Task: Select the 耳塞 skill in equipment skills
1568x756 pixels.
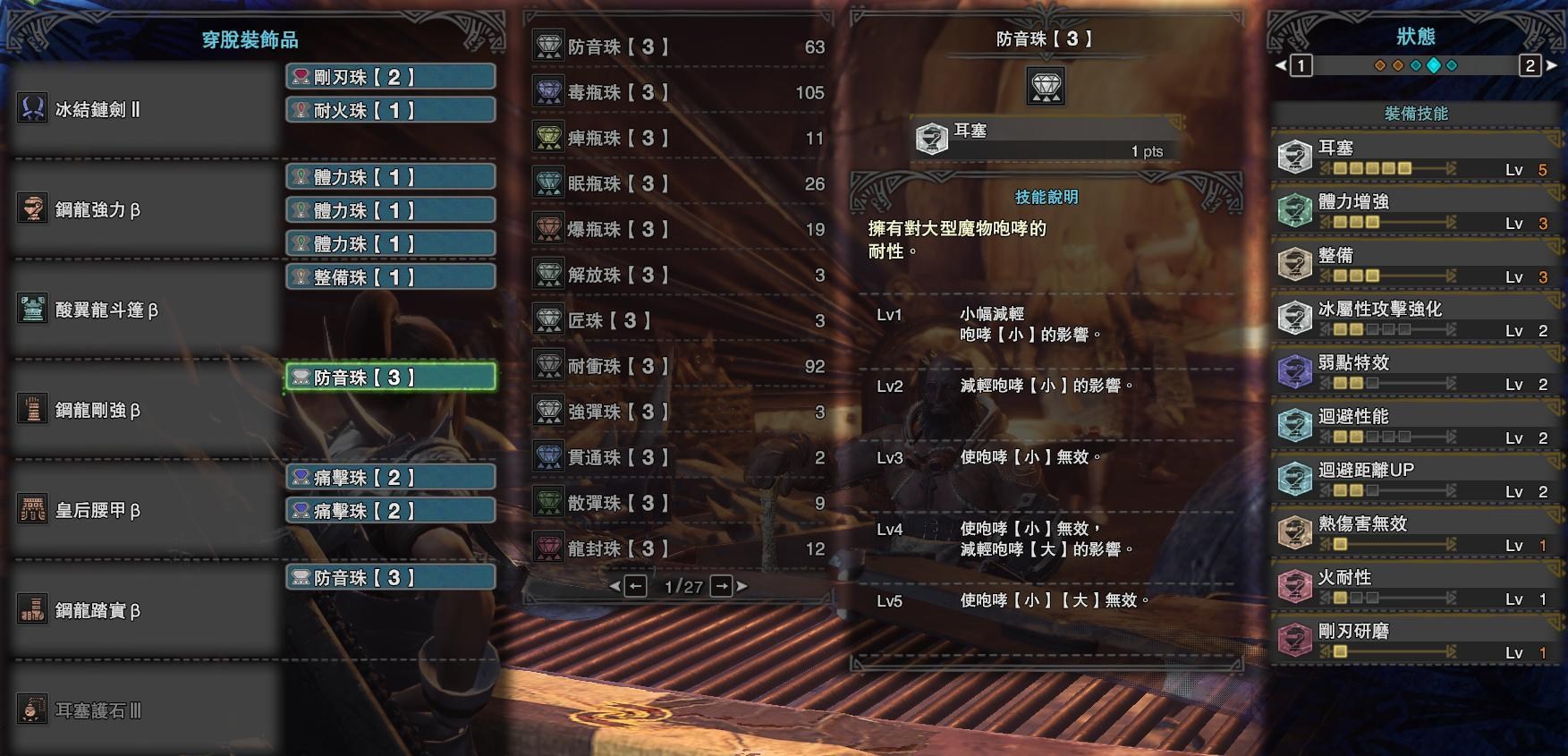Action: point(1415,156)
